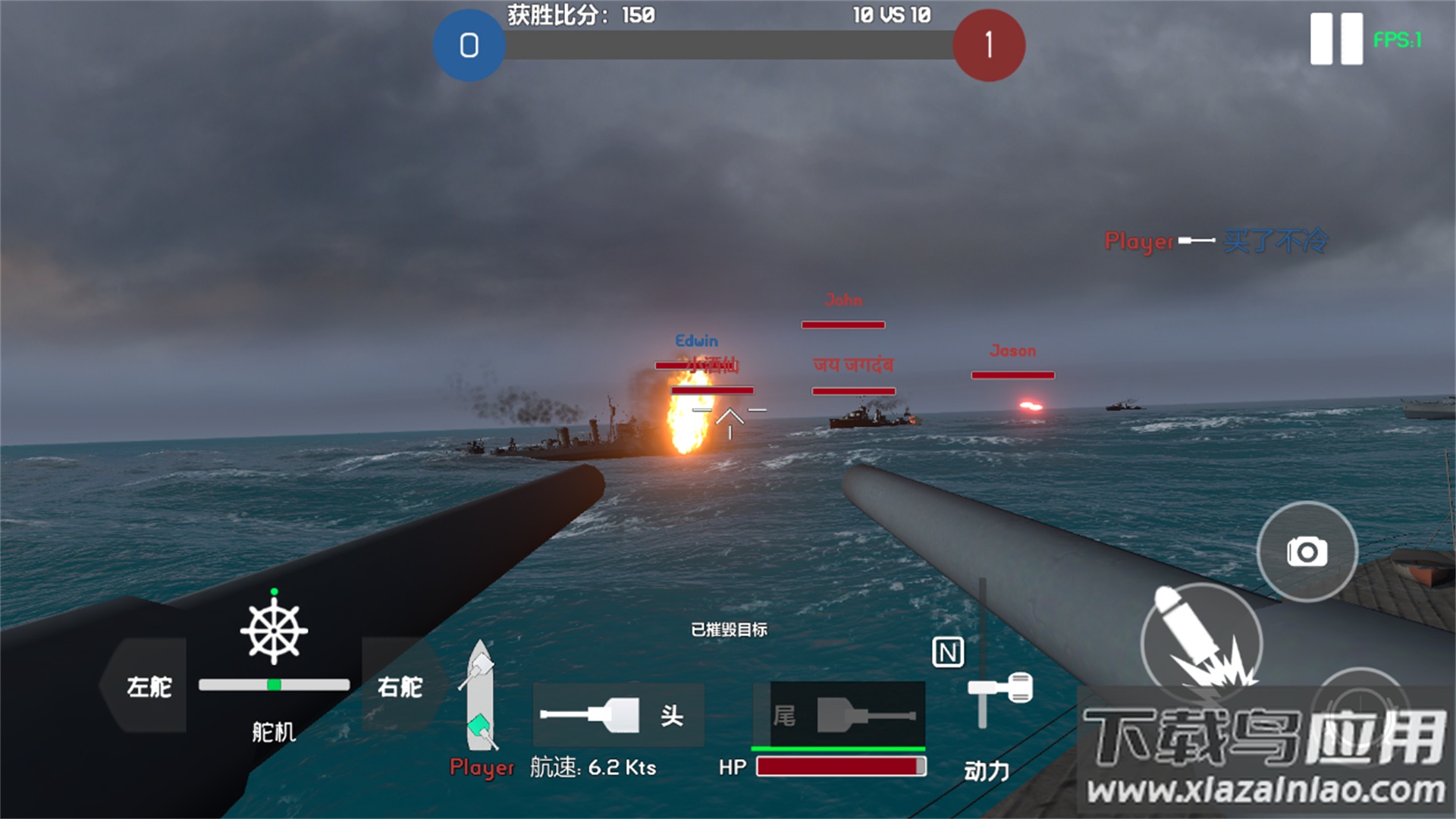Click the N gear indicator
Screen dimensions: 1456x819
(948, 652)
